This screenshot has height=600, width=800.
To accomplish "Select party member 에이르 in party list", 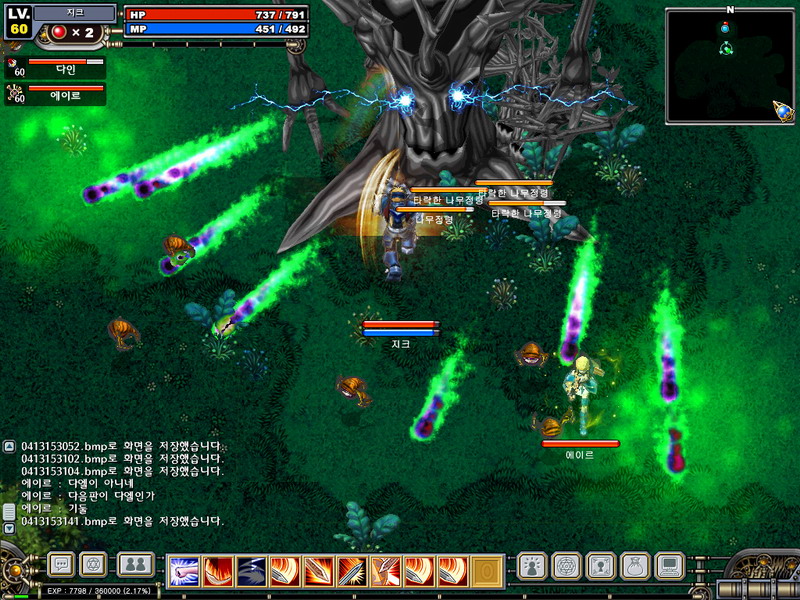I will (58, 94).
